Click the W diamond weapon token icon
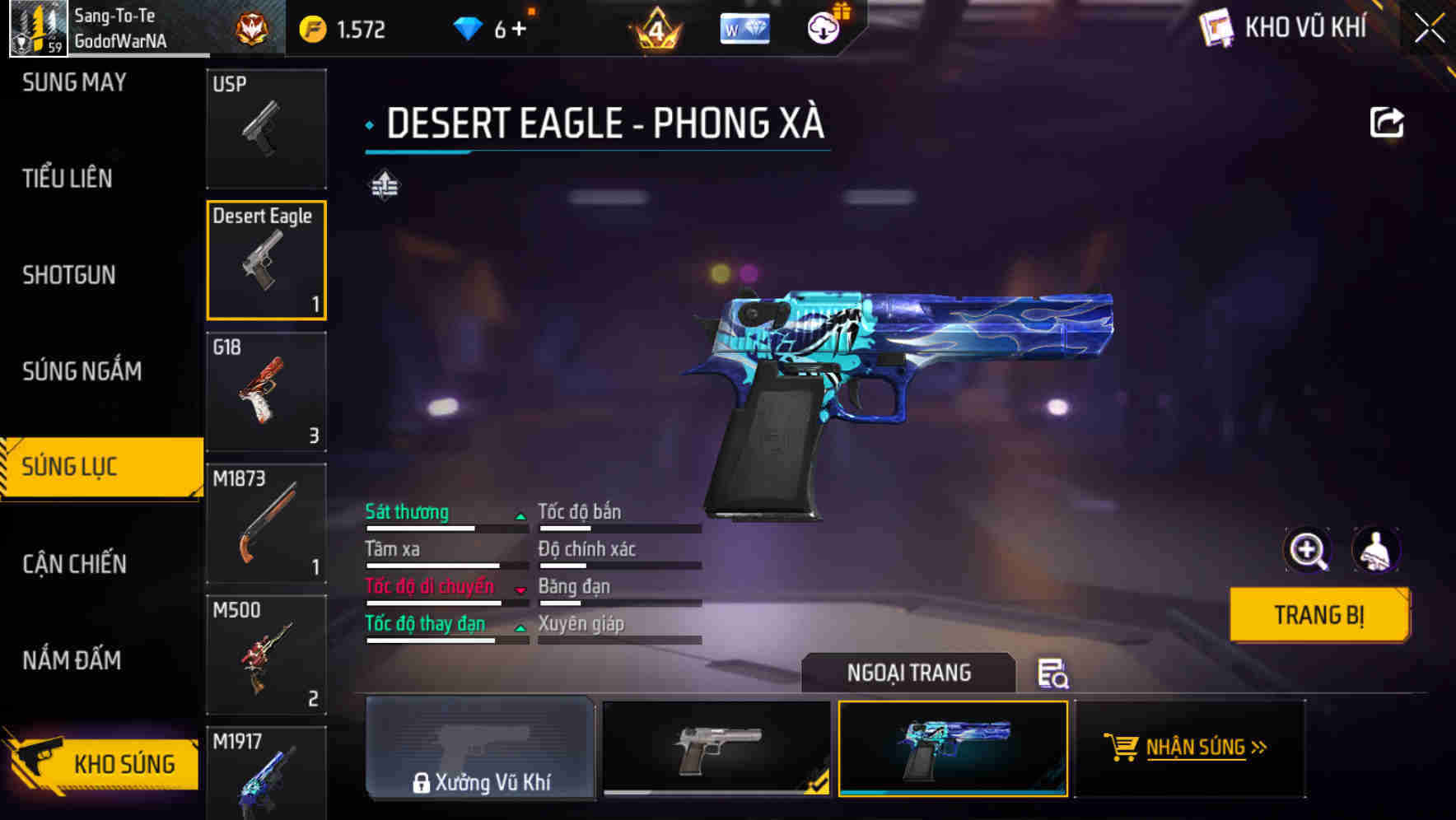 pyautogui.click(x=744, y=27)
